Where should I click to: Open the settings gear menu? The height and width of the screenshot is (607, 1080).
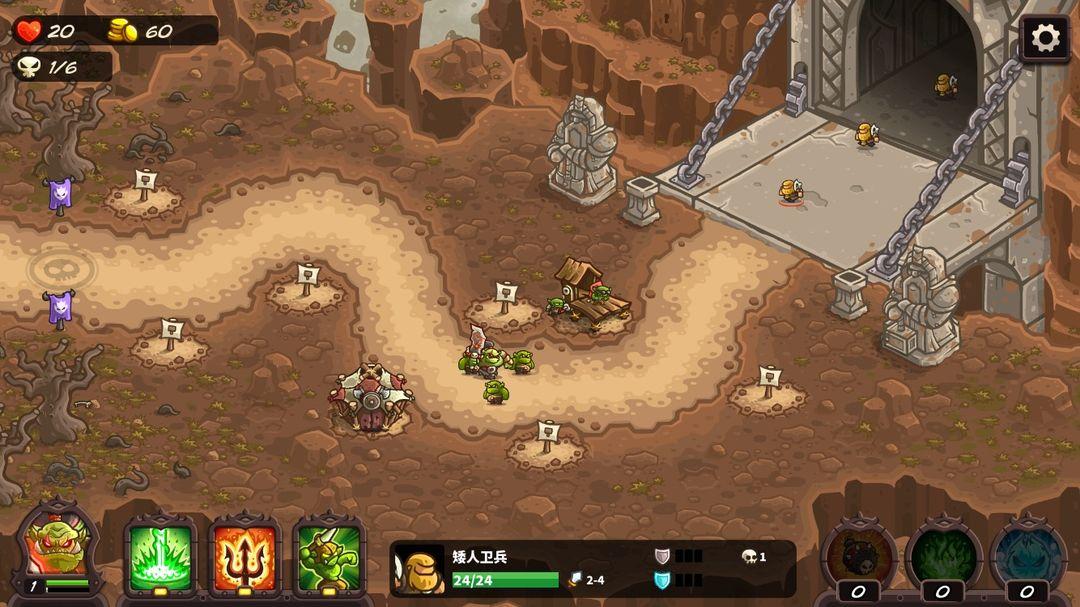click(x=1045, y=39)
